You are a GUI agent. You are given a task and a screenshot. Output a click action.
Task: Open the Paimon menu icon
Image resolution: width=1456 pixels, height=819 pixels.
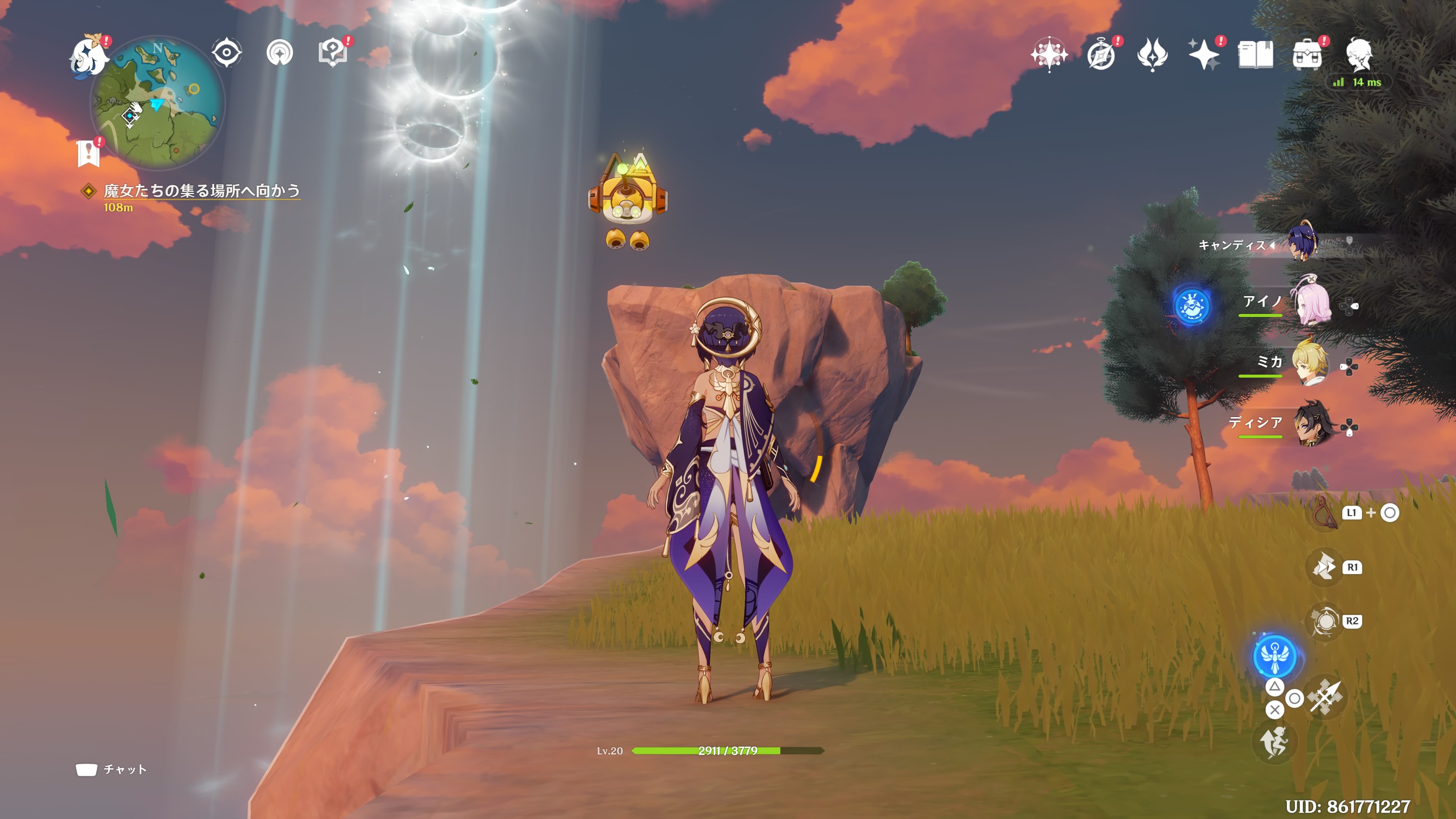[89, 55]
